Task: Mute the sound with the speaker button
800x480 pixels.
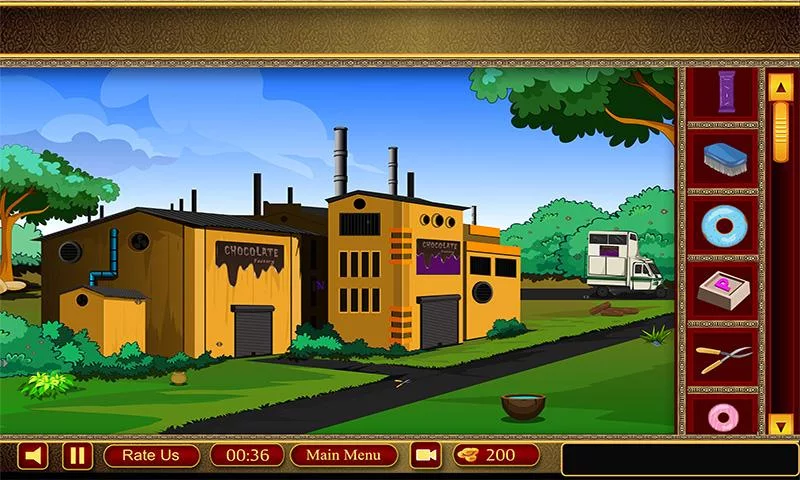Action: [35, 456]
